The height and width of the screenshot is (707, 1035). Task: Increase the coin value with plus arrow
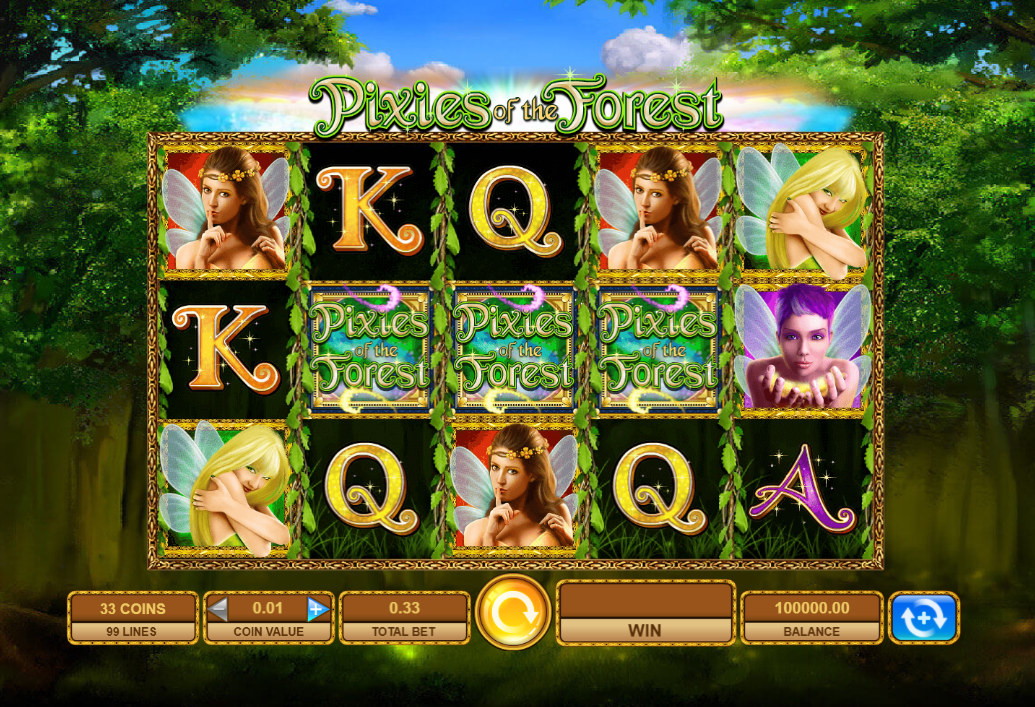click(318, 609)
